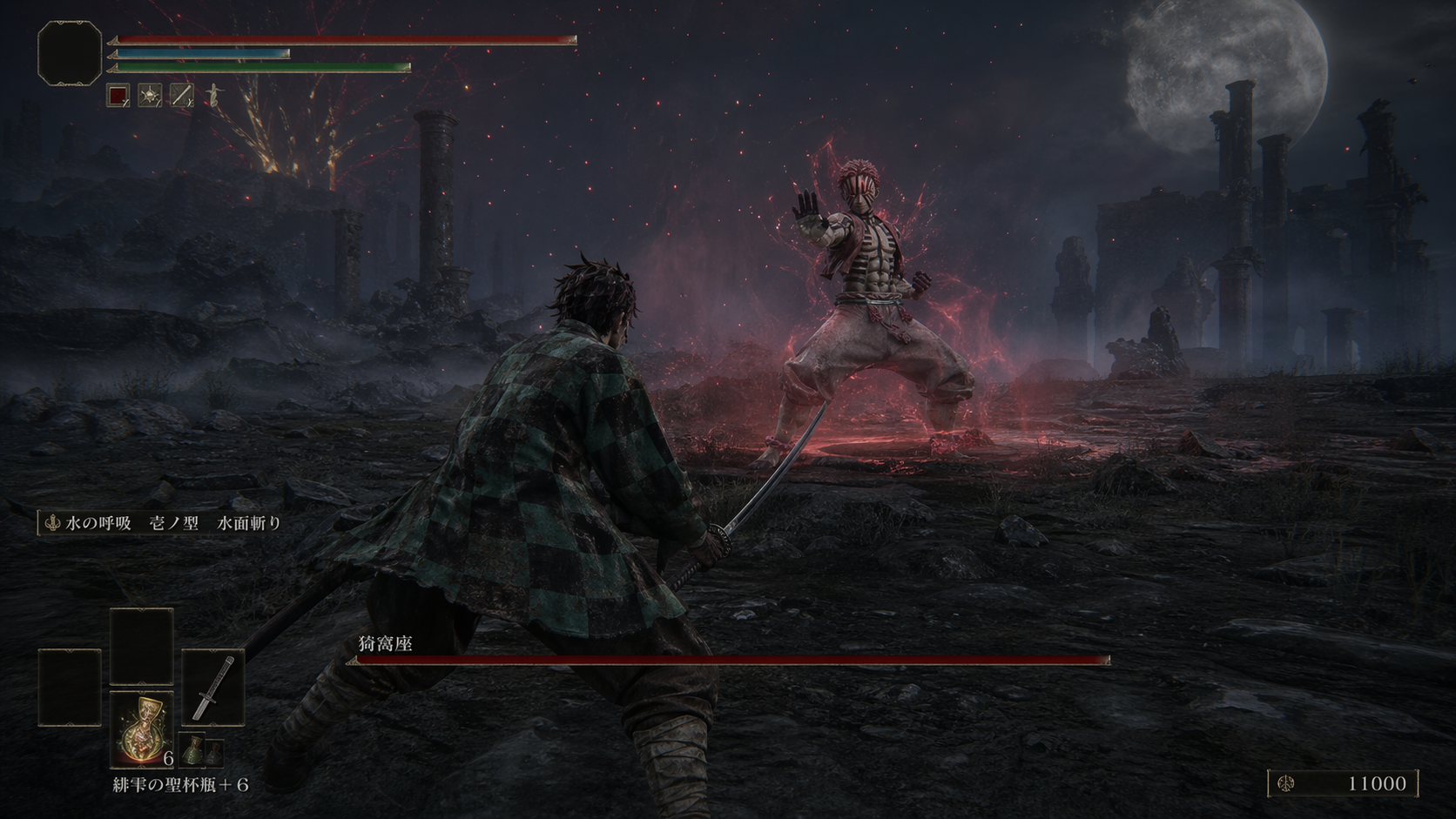Click the red square buff icon
This screenshot has height=819, width=1456.
[118, 95]
